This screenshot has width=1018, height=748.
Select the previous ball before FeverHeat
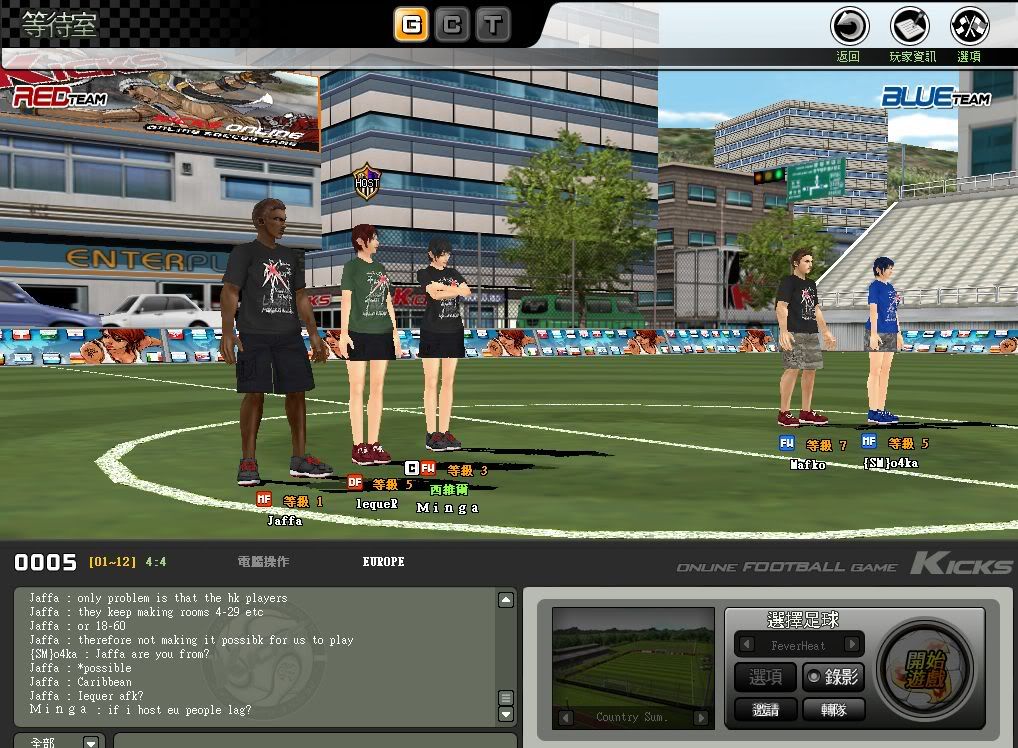point(745,645)
